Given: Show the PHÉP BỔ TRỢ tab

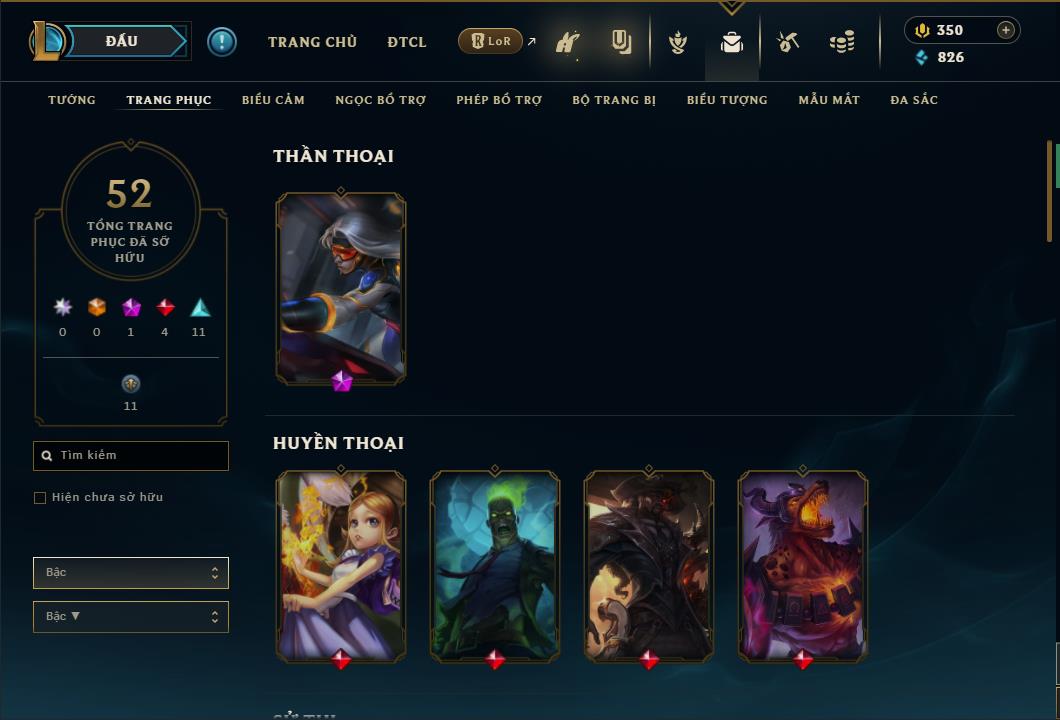Looking at the screenshot, I should pos(499,100).
